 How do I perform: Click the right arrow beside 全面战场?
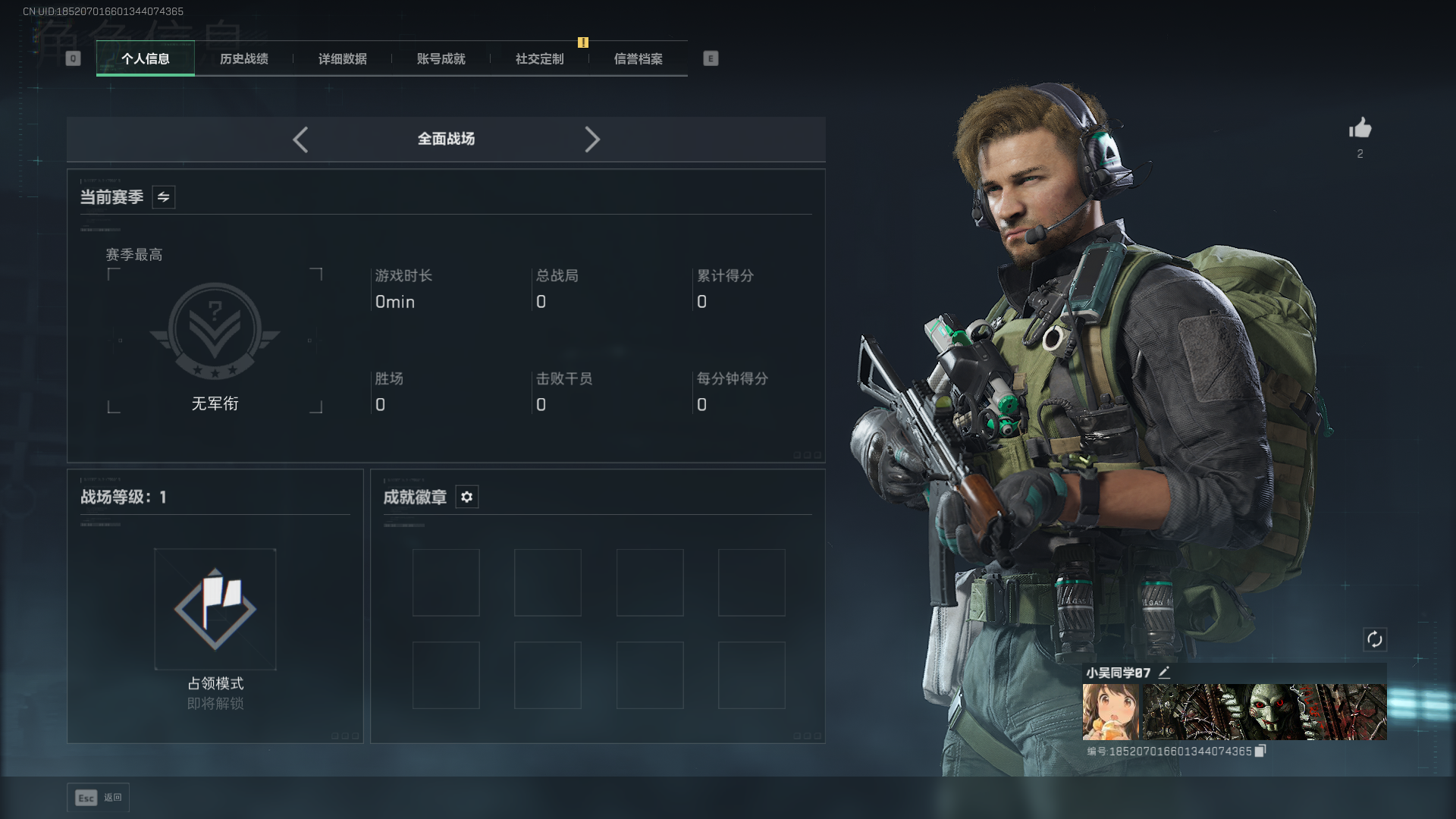pyautogui.click(x=592, y=140)
